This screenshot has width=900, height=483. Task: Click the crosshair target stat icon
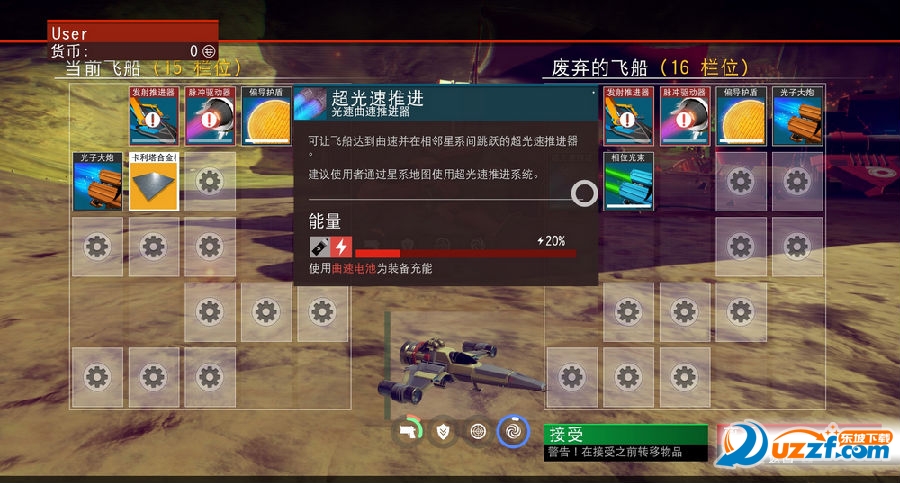pyautogui.click(x=480, y=431)
